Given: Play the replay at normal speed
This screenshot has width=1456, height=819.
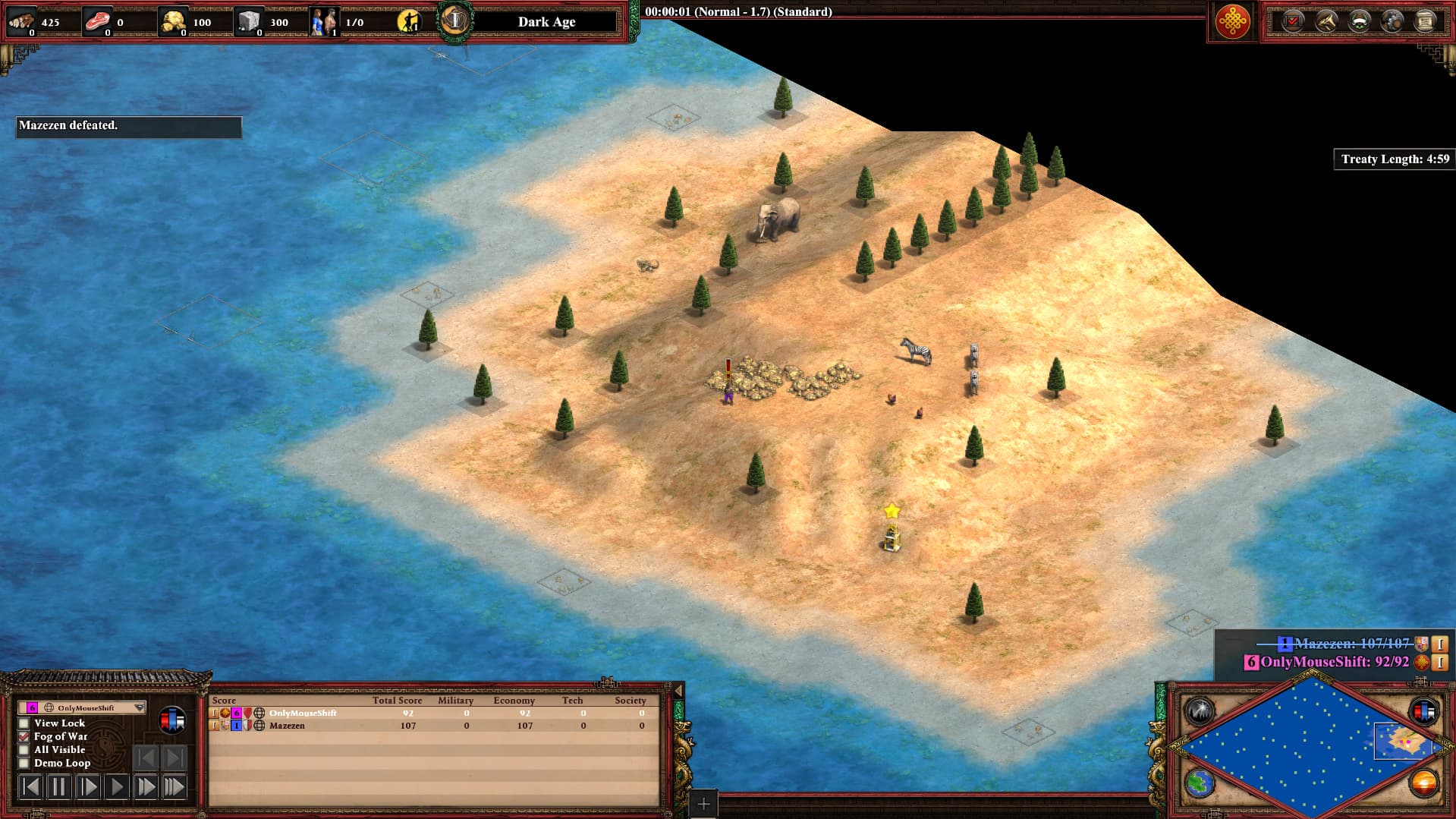Looking at the screenshot, I should point(116,787).
